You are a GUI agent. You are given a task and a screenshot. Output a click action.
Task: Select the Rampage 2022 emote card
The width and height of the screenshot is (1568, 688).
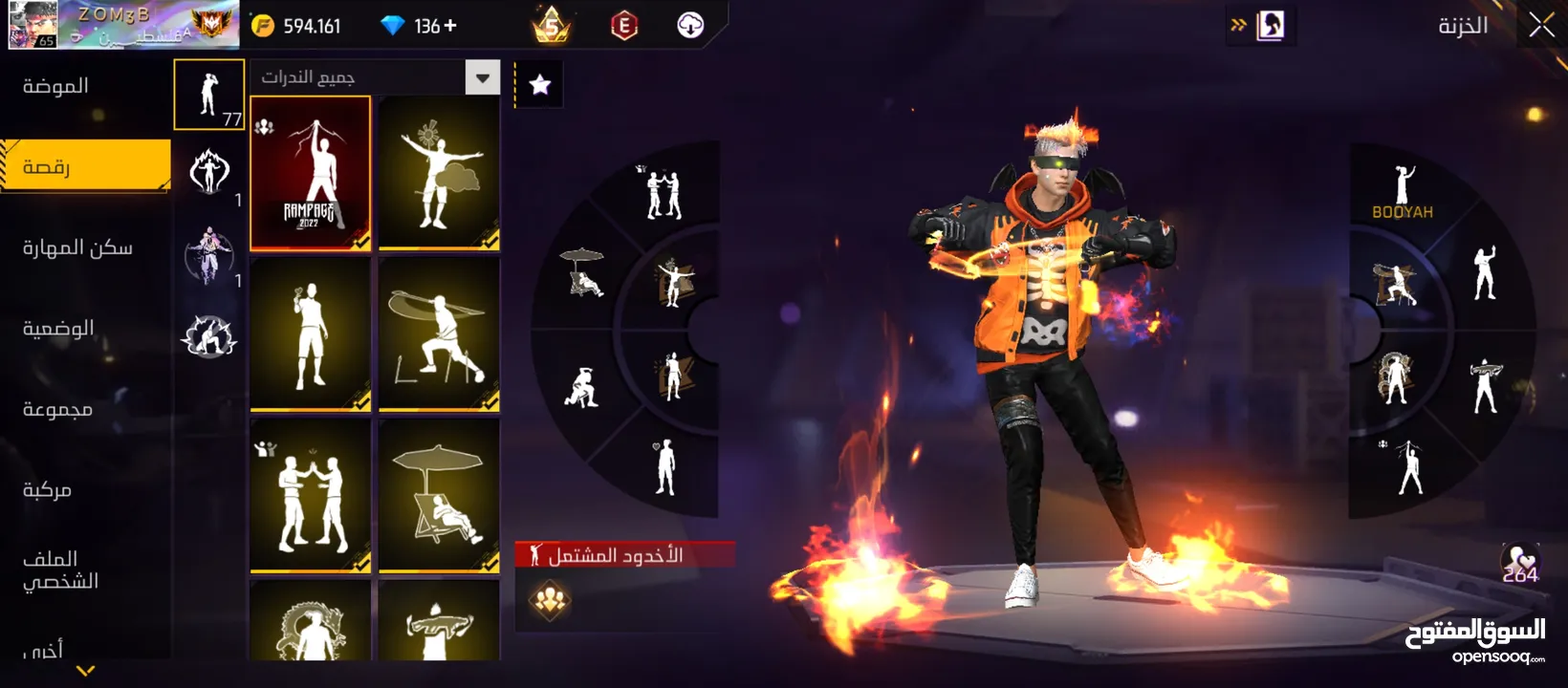point(310,173)
